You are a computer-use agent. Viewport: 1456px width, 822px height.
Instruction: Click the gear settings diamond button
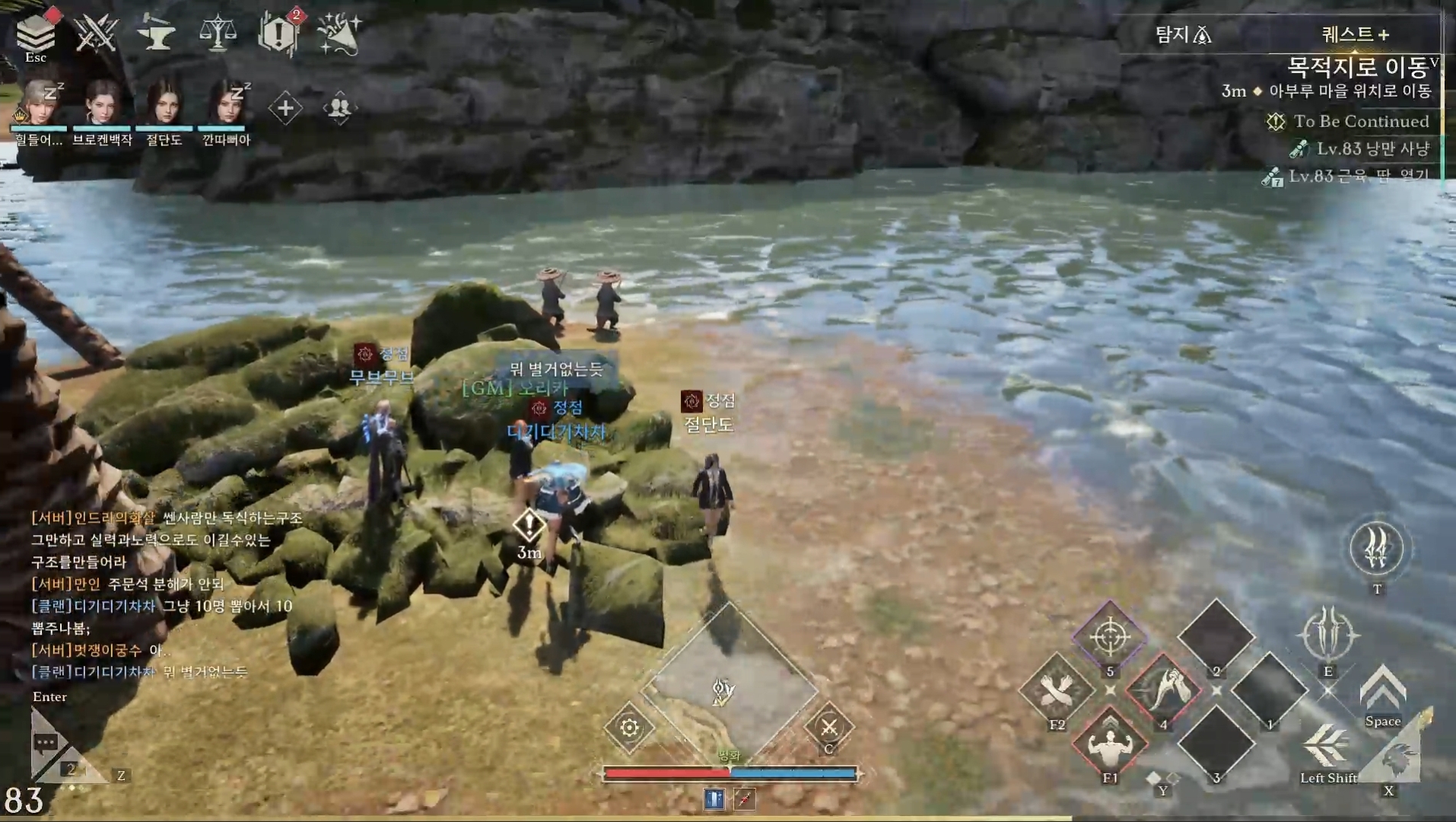(629, 728)
